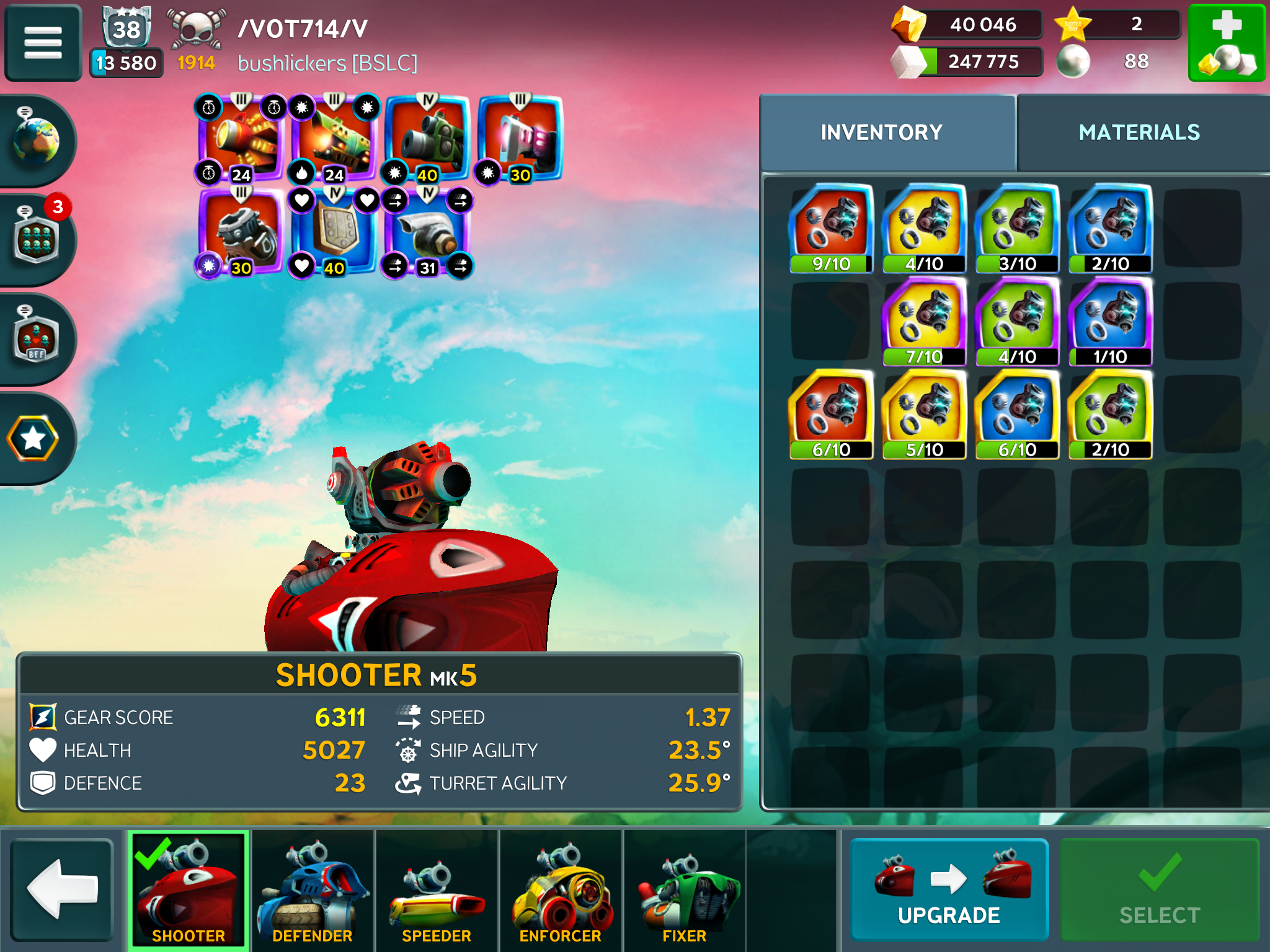Viewport: 1270px width, 952px height.
Task: Select the yellow part showing 7/10
Action: click(x=924, y=321)
